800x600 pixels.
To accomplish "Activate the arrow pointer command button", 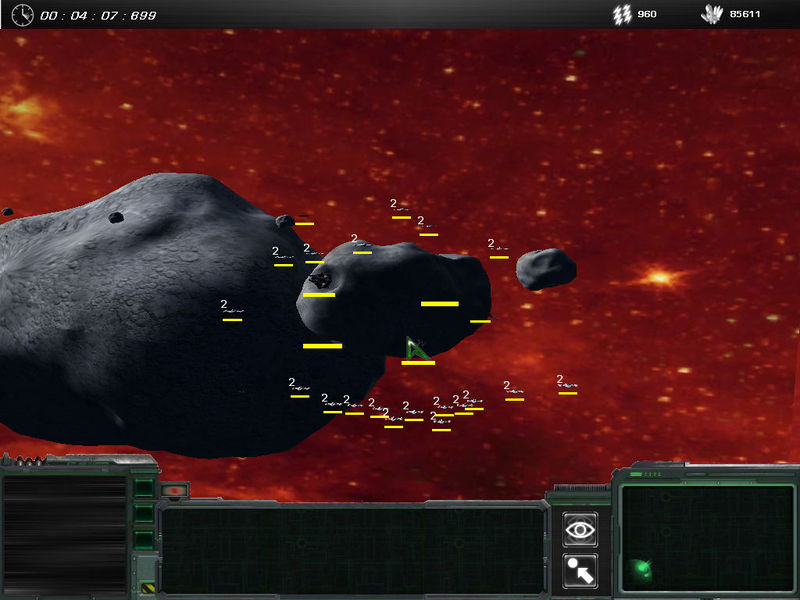I will pyautogui.click(x=580, y=571).
